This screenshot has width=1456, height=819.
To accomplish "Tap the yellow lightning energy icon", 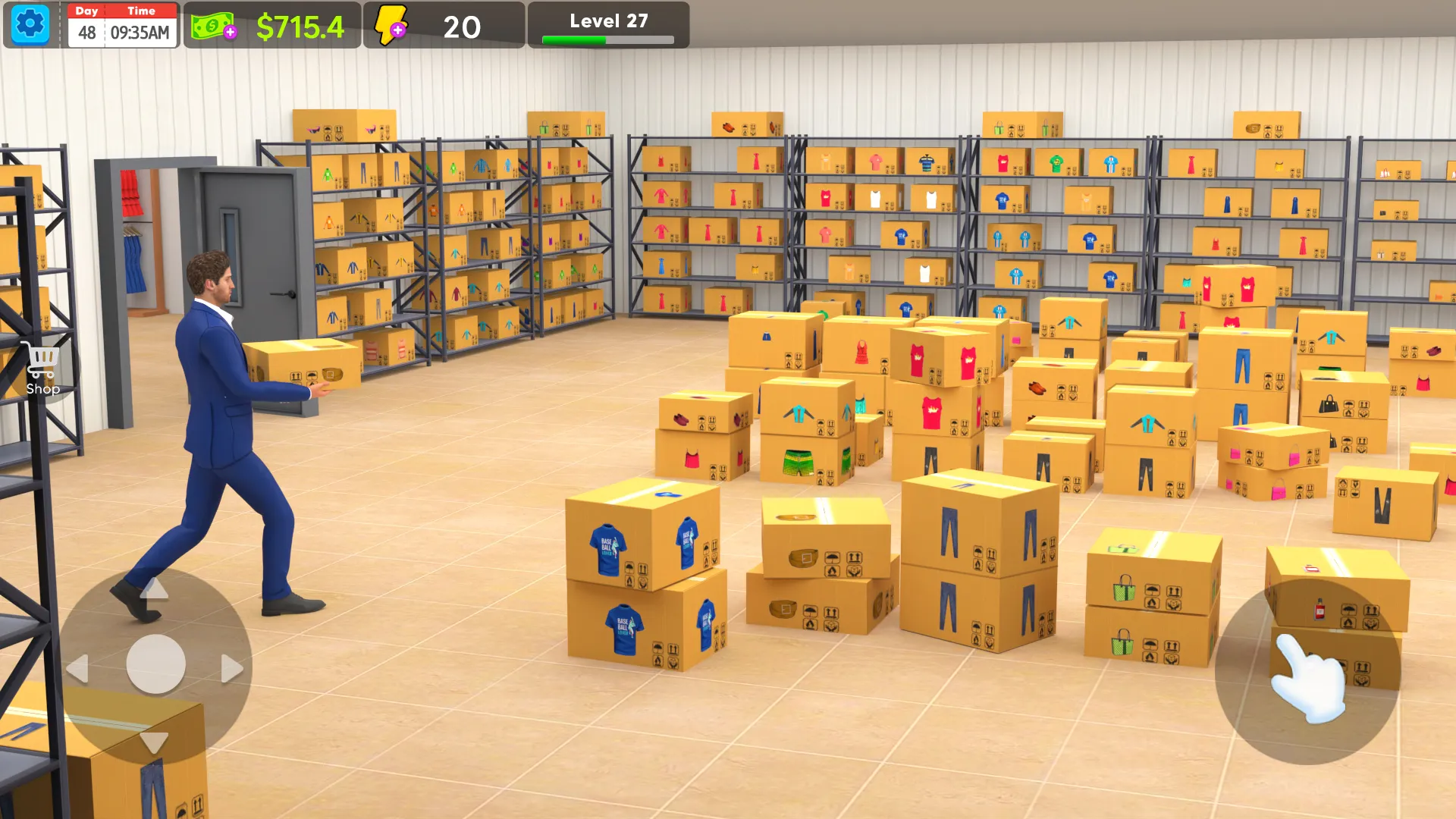I will point(391,25).
